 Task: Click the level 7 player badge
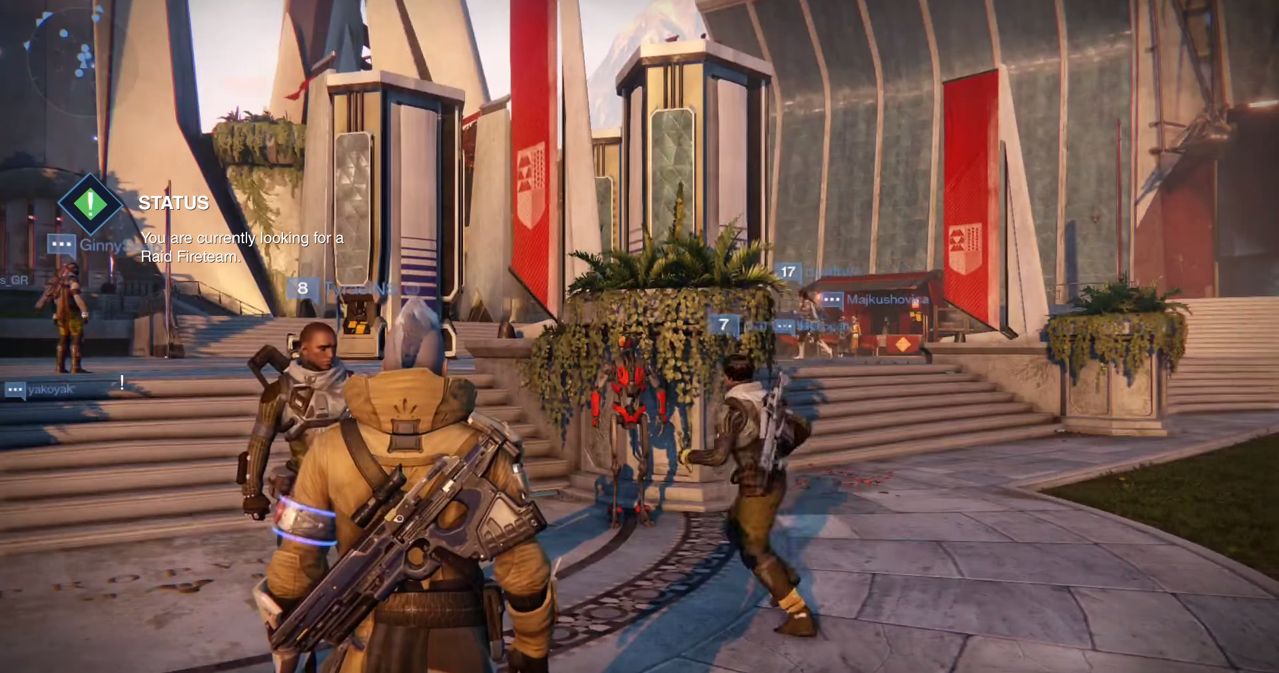pos(723,325)
